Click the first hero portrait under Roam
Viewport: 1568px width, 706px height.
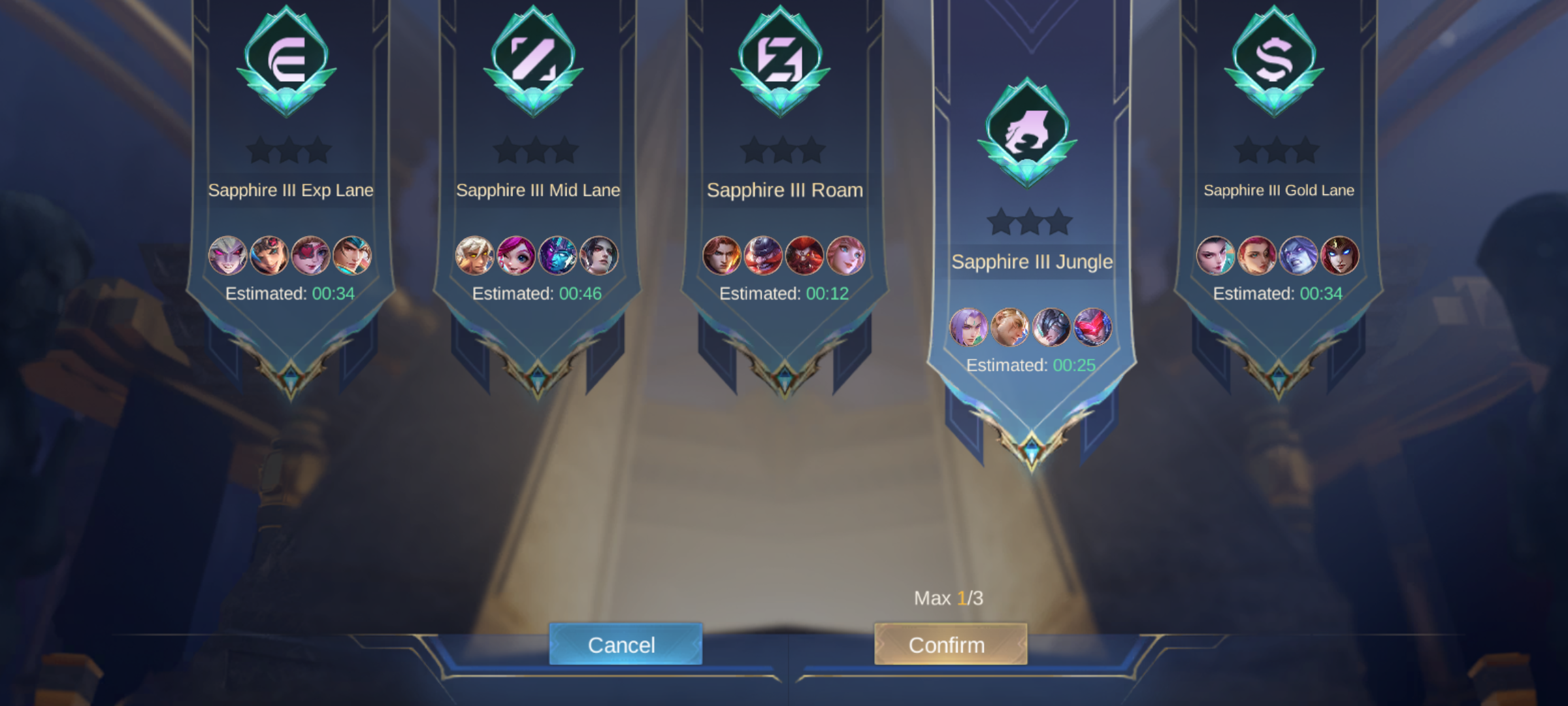click(x=723, y=256)
